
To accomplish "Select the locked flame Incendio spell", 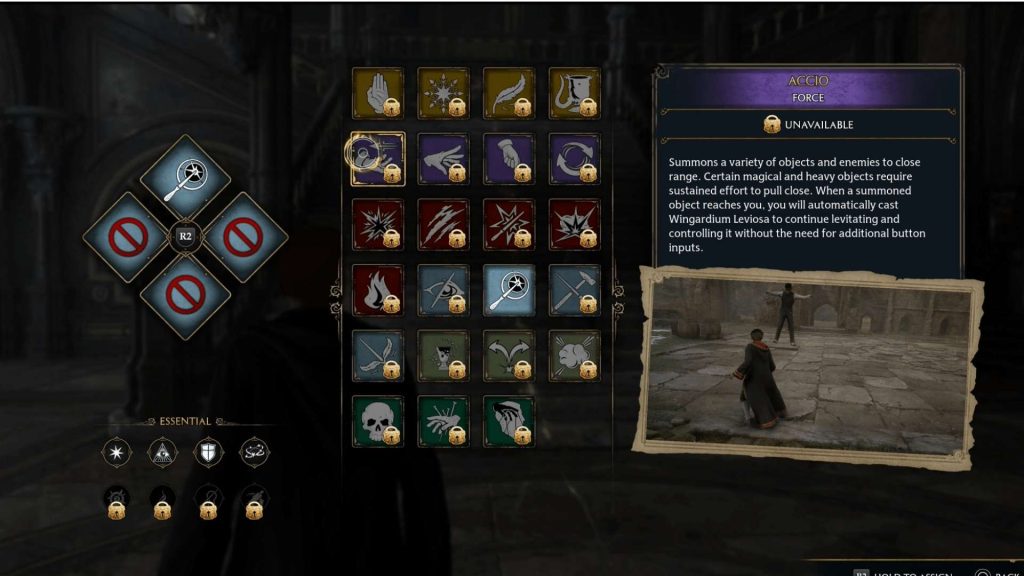I will coord(377,290).
